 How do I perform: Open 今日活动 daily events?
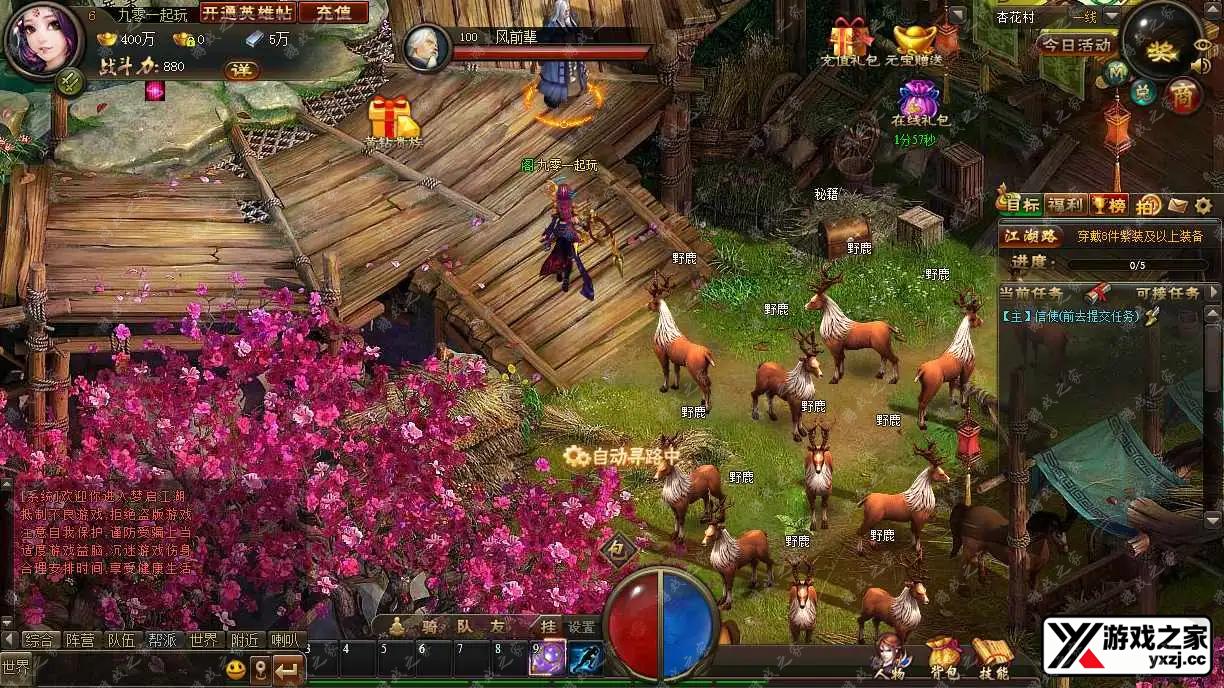1076,44
